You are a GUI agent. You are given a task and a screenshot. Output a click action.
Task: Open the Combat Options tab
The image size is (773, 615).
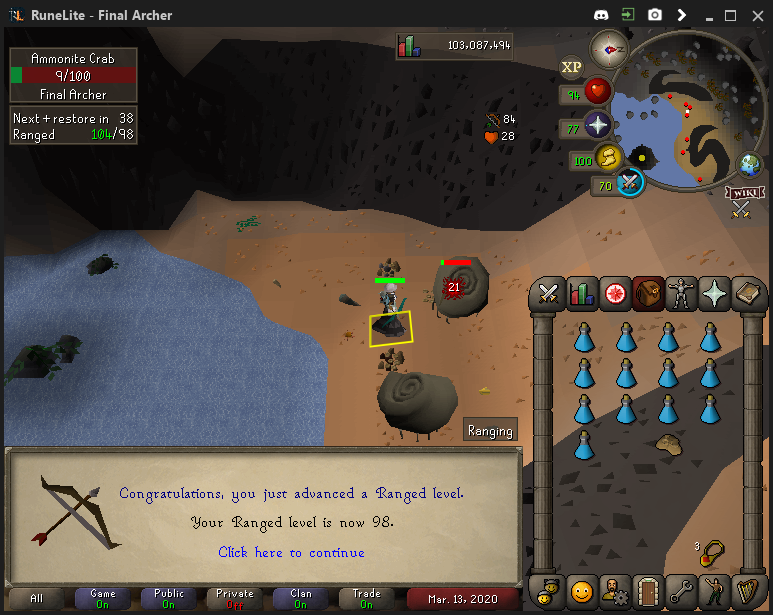pyautogui.click(x=548, y=293)
